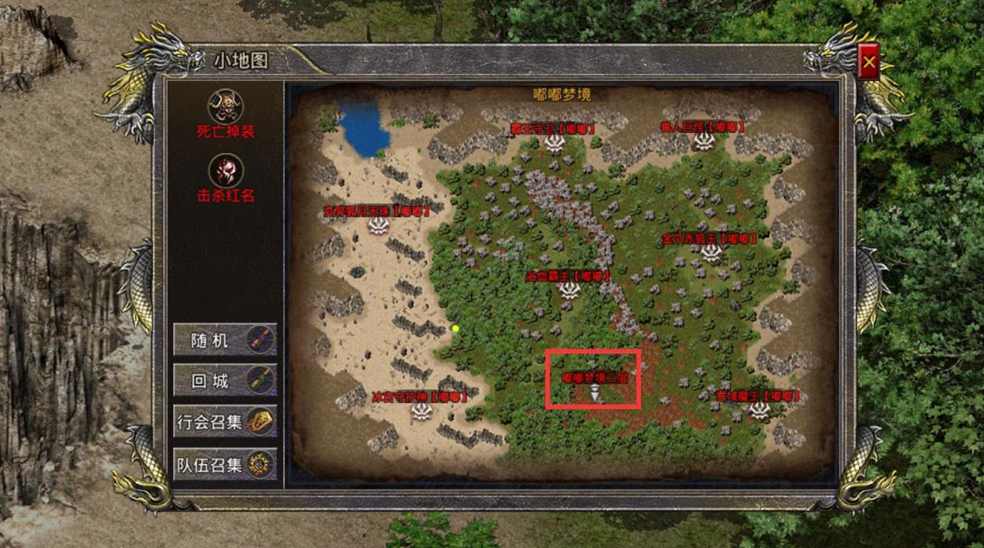Click the 随机 random teleport button
984x548 pixels.
pos(225,340)
